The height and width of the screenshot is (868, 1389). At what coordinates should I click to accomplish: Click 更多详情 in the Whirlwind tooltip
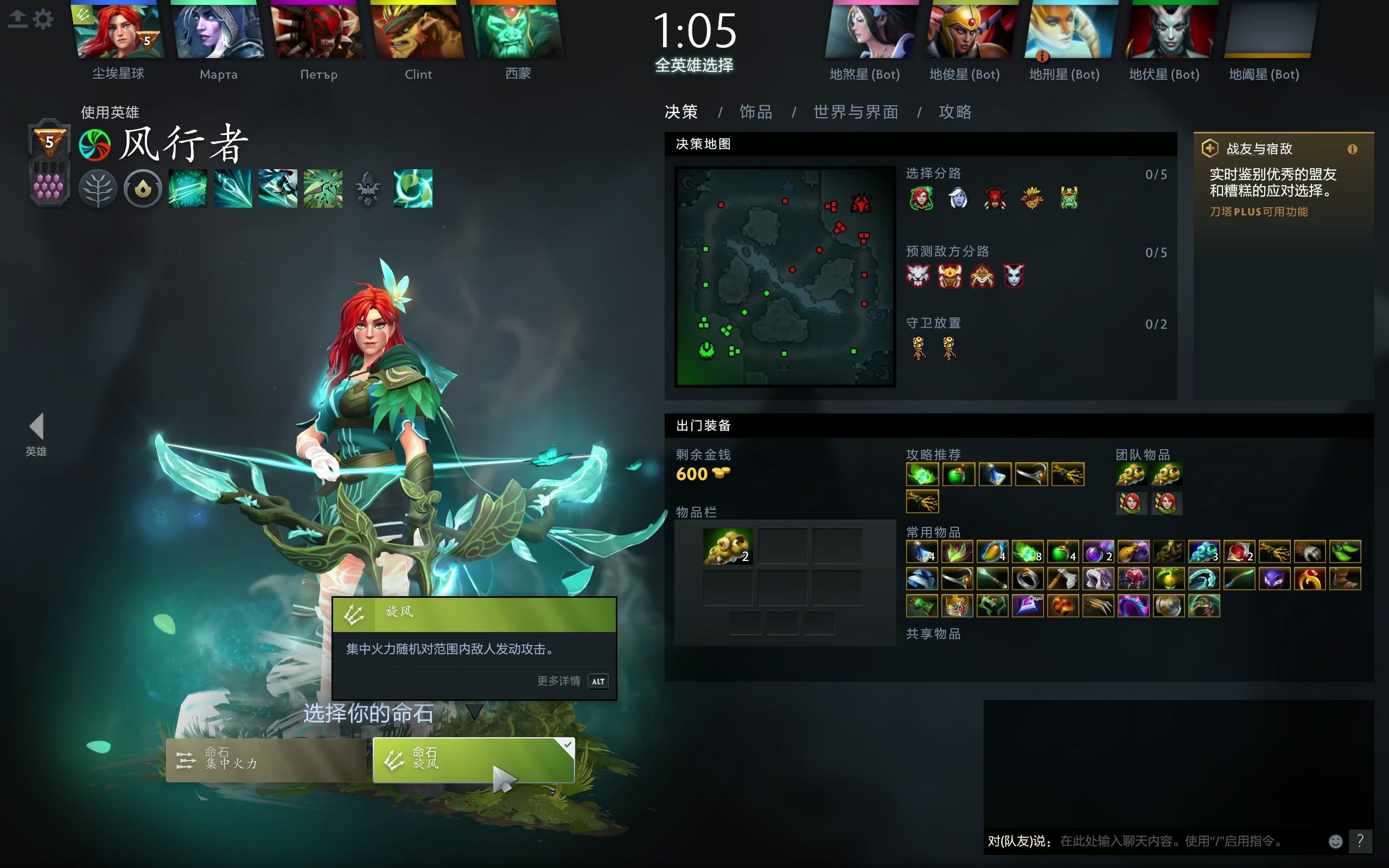point(559,681)
